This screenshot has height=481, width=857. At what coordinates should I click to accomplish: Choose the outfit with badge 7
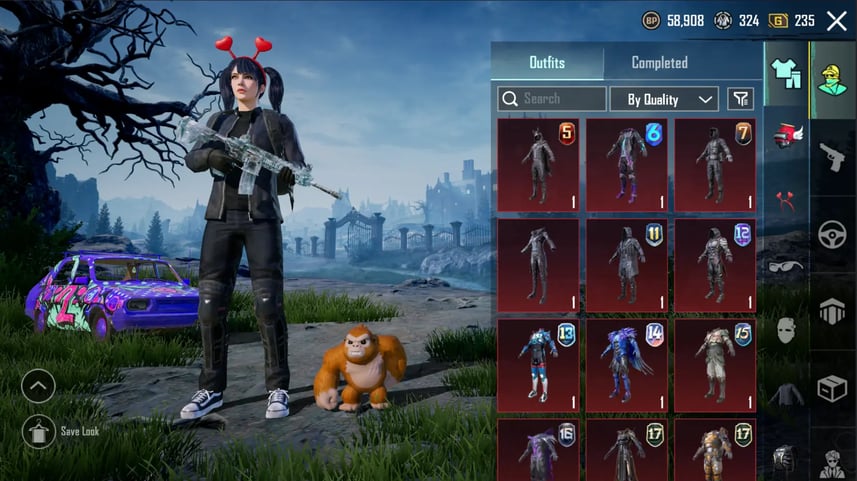[x=714, y=165]
